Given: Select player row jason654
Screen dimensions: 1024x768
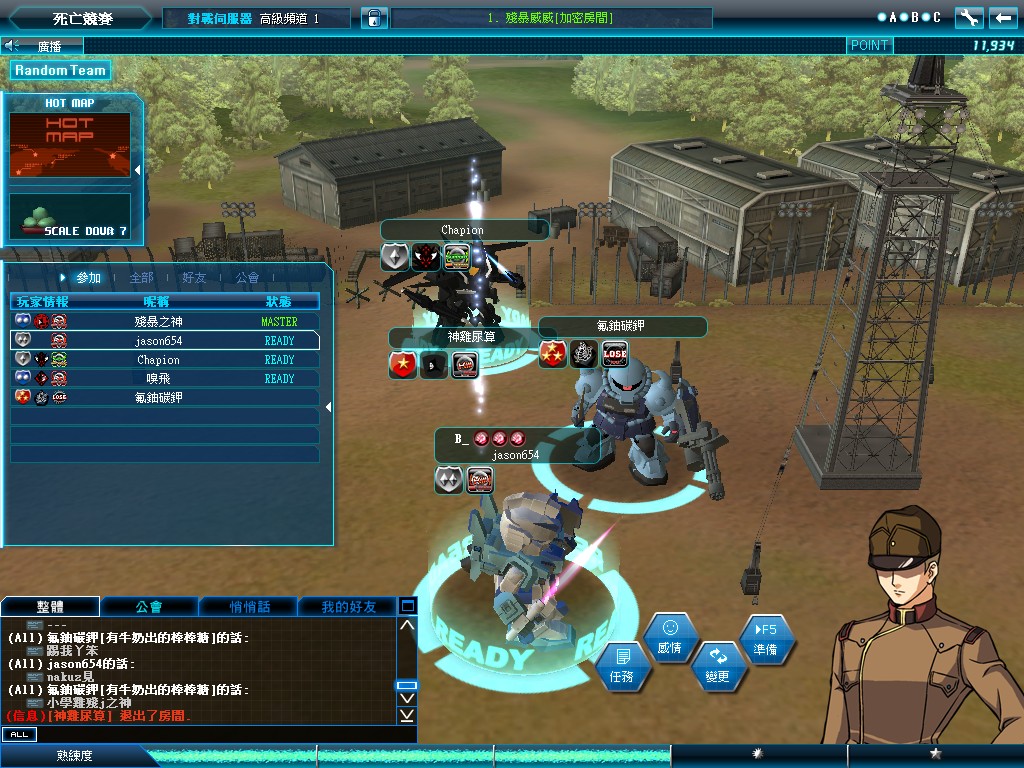Looking at the screenshot, I should tap(165, 341).
